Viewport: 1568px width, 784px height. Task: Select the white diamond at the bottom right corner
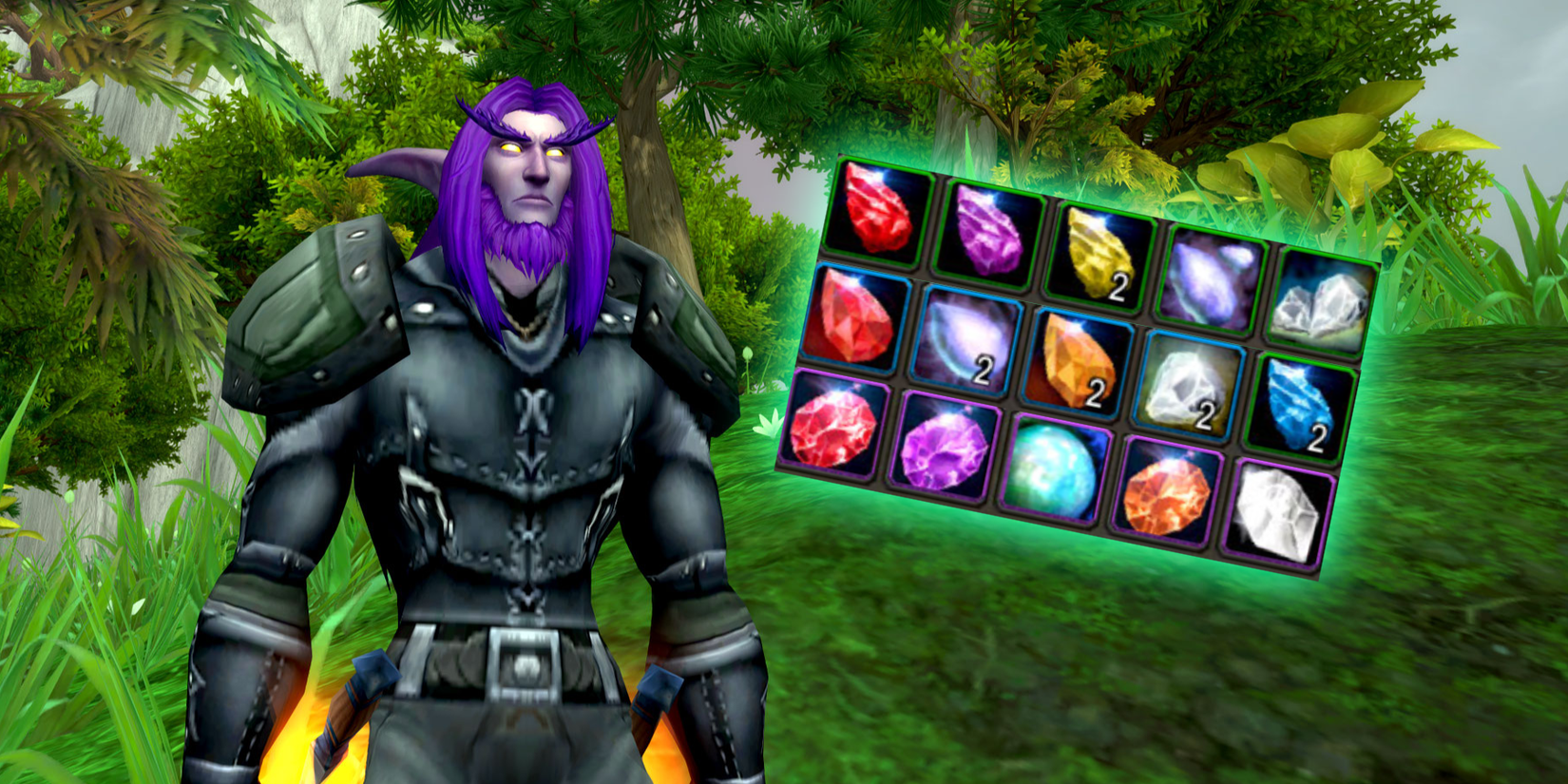click(1276, 513)
